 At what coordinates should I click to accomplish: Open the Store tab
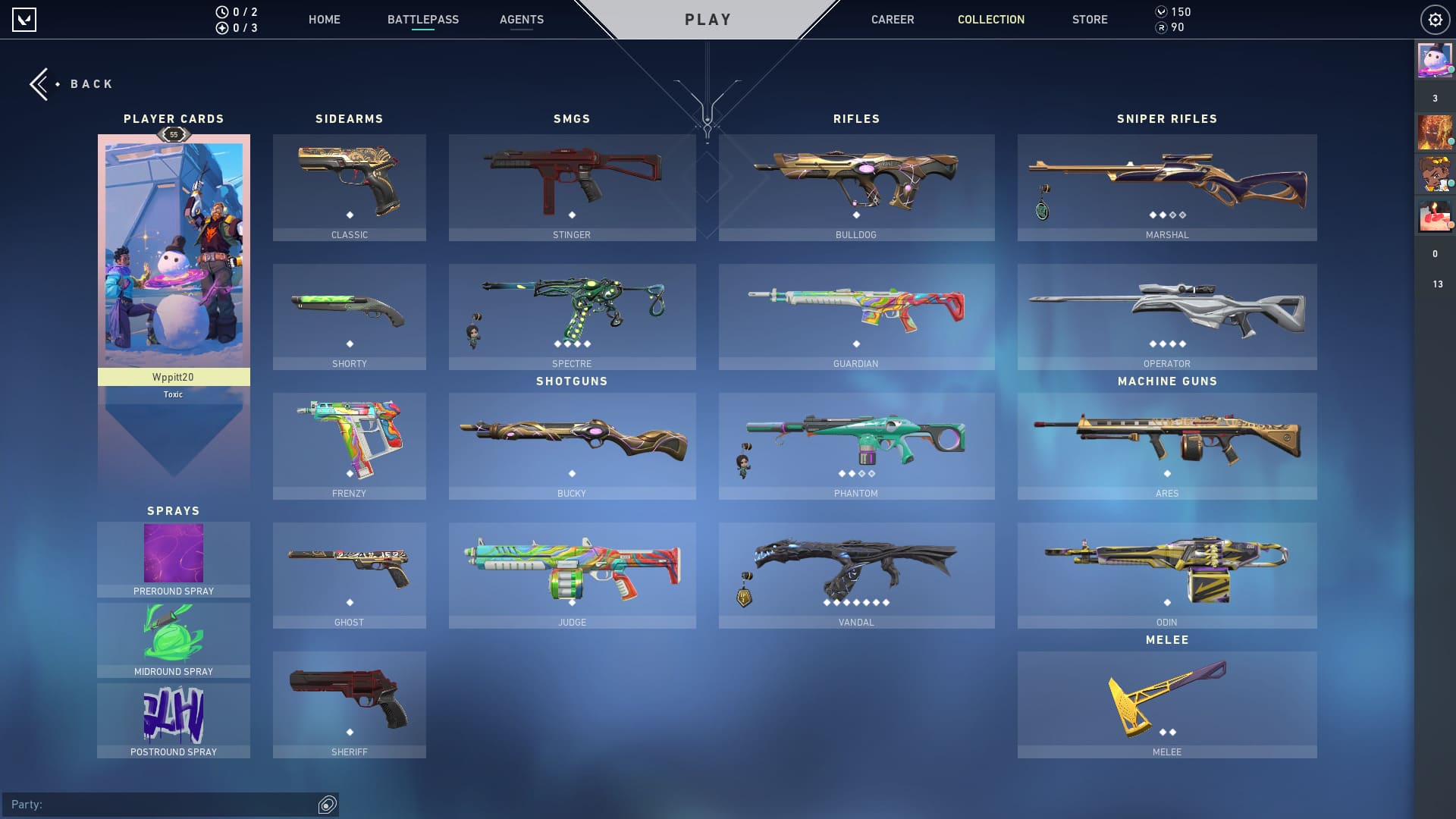click(x=1089, y=20)
